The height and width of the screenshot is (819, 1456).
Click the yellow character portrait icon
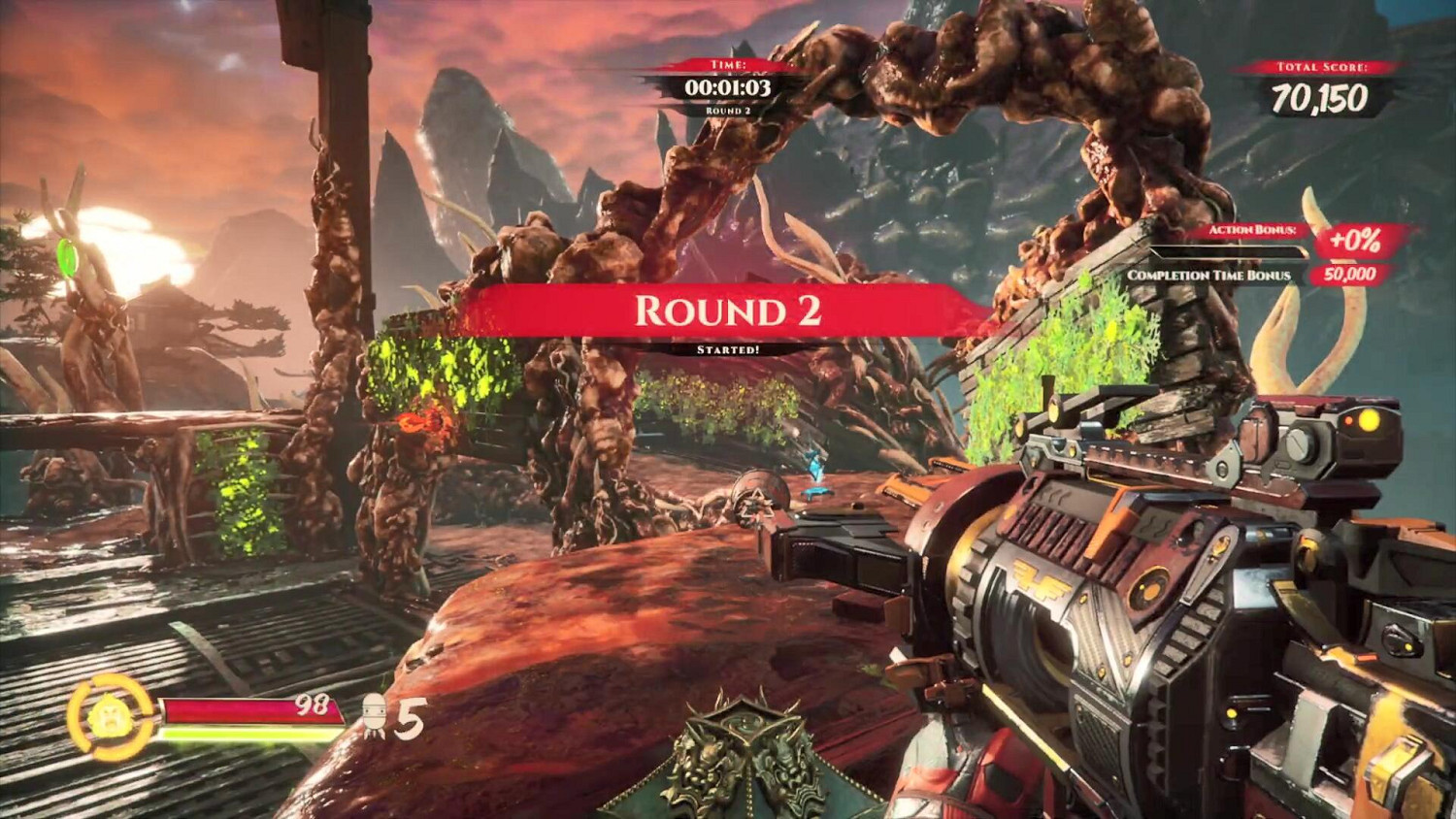tap(110, 718)
